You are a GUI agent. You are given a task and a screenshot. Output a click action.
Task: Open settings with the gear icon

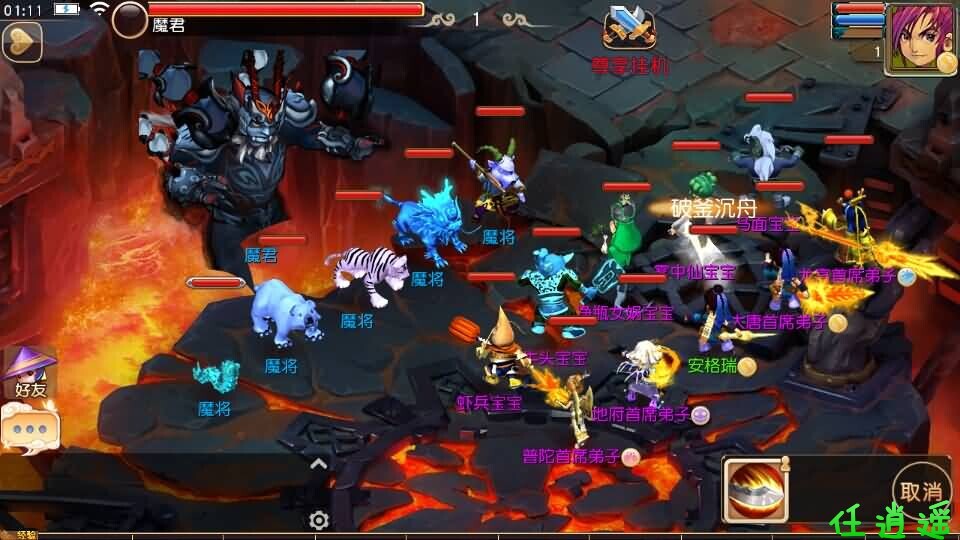pyautogui.click(x=319, y=520)
